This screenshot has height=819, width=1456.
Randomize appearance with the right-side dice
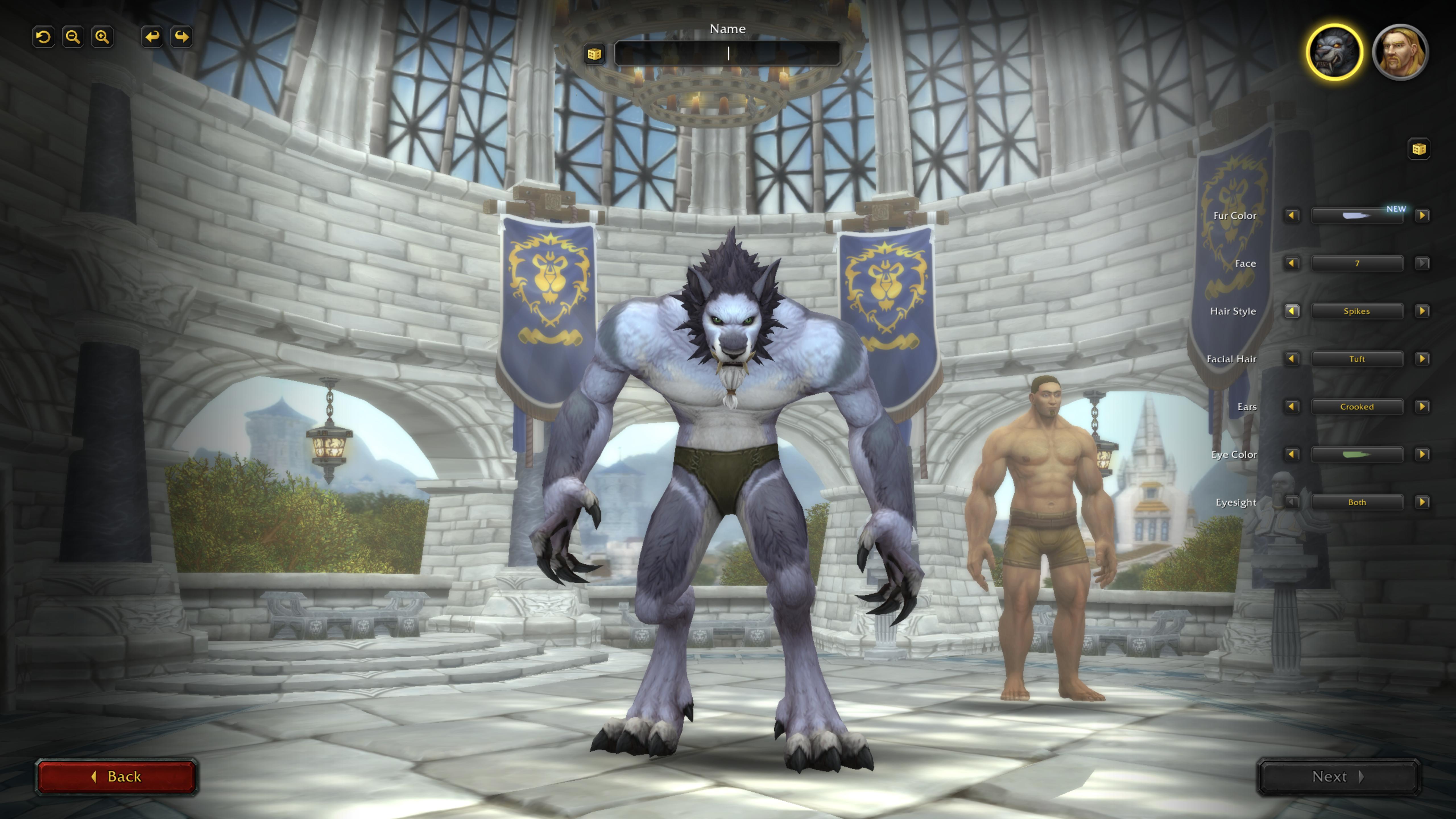click(1418, 149)
